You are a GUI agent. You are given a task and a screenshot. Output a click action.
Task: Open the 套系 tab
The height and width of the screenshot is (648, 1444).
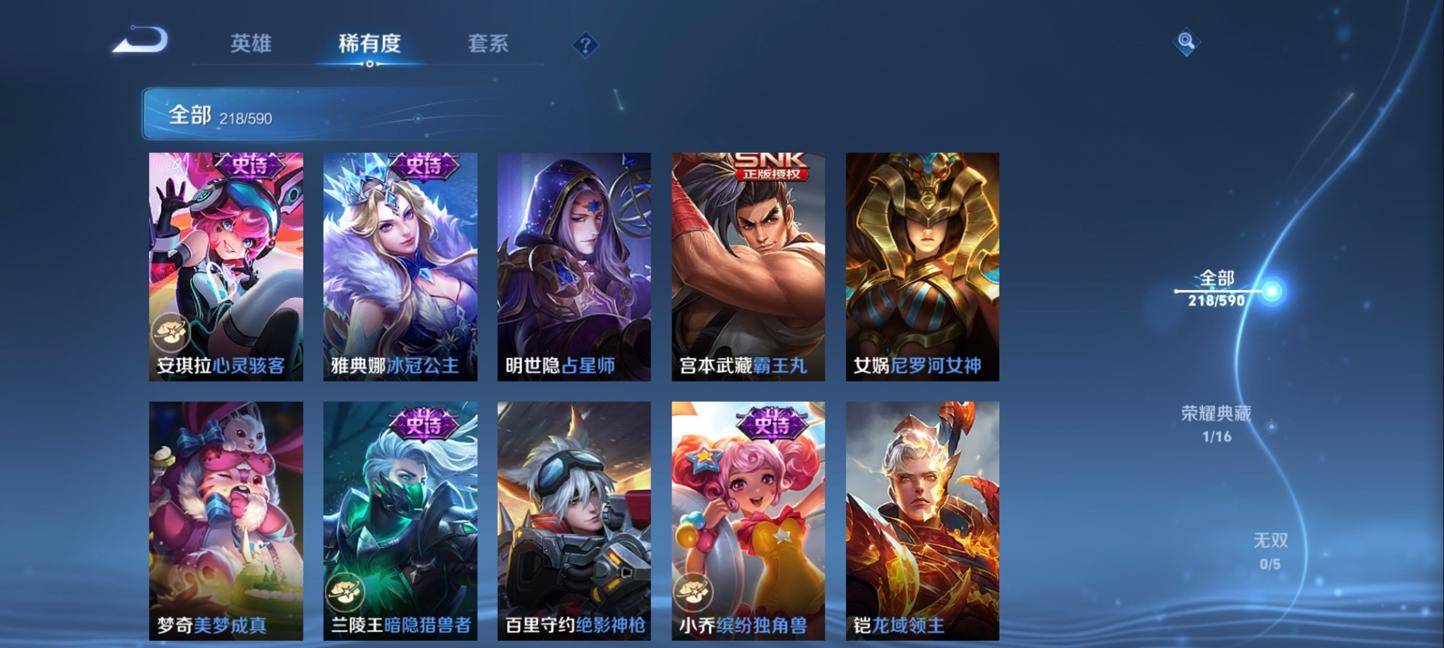pos(488,44)
